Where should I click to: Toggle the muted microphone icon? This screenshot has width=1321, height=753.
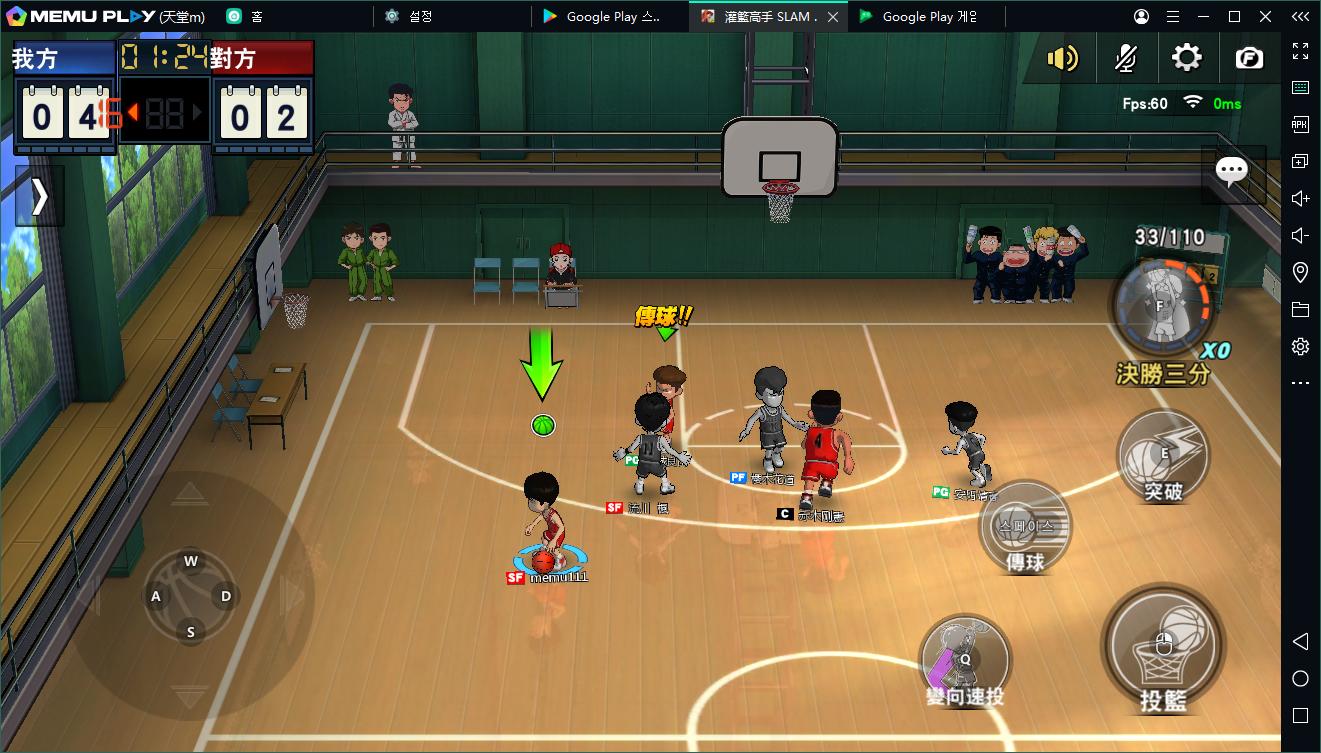pos(1125,59)
